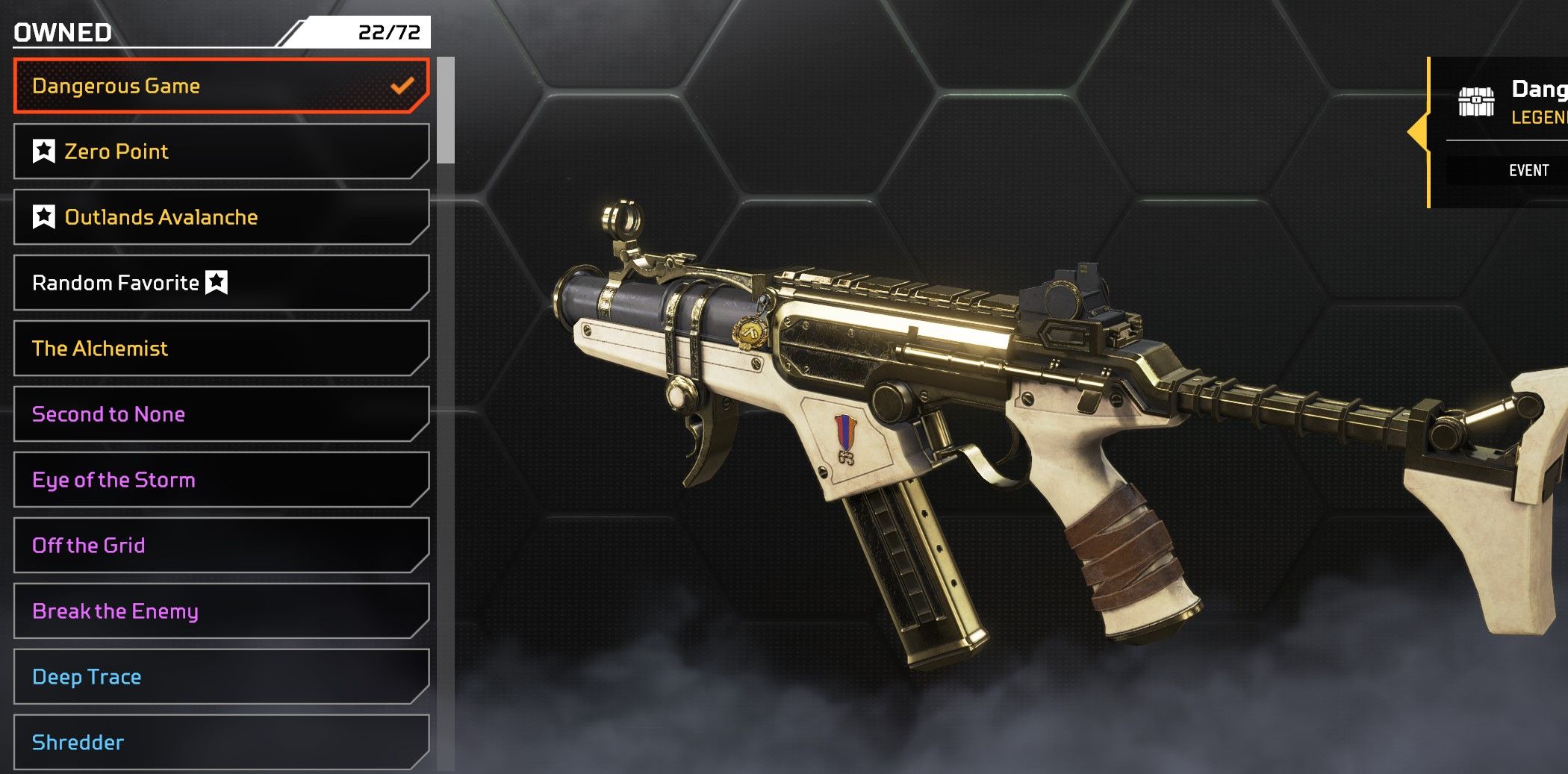Click the EVENT label in the skin info panel
The image size is (1568, 774).
click(1528, 171)
